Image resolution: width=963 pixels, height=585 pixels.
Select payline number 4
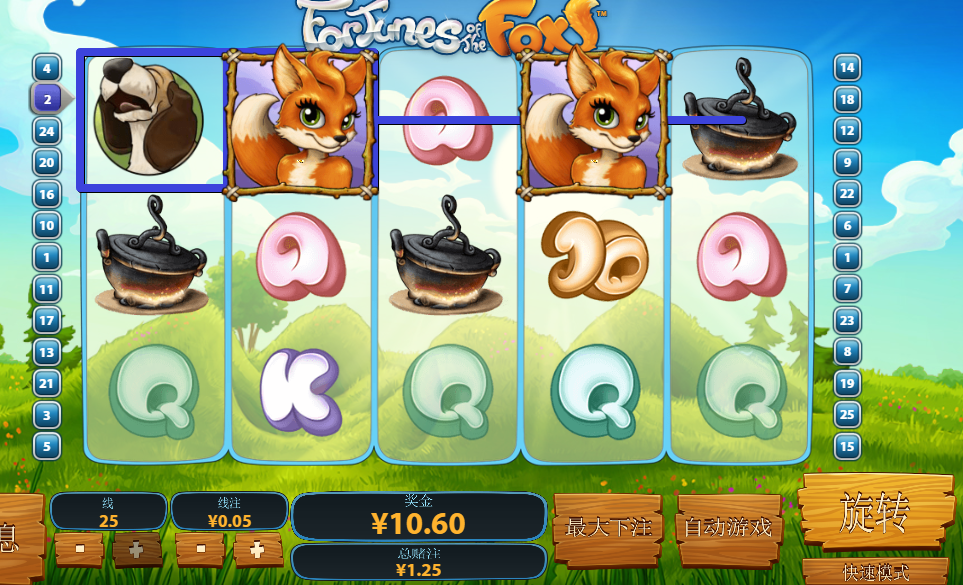point(47,68)
